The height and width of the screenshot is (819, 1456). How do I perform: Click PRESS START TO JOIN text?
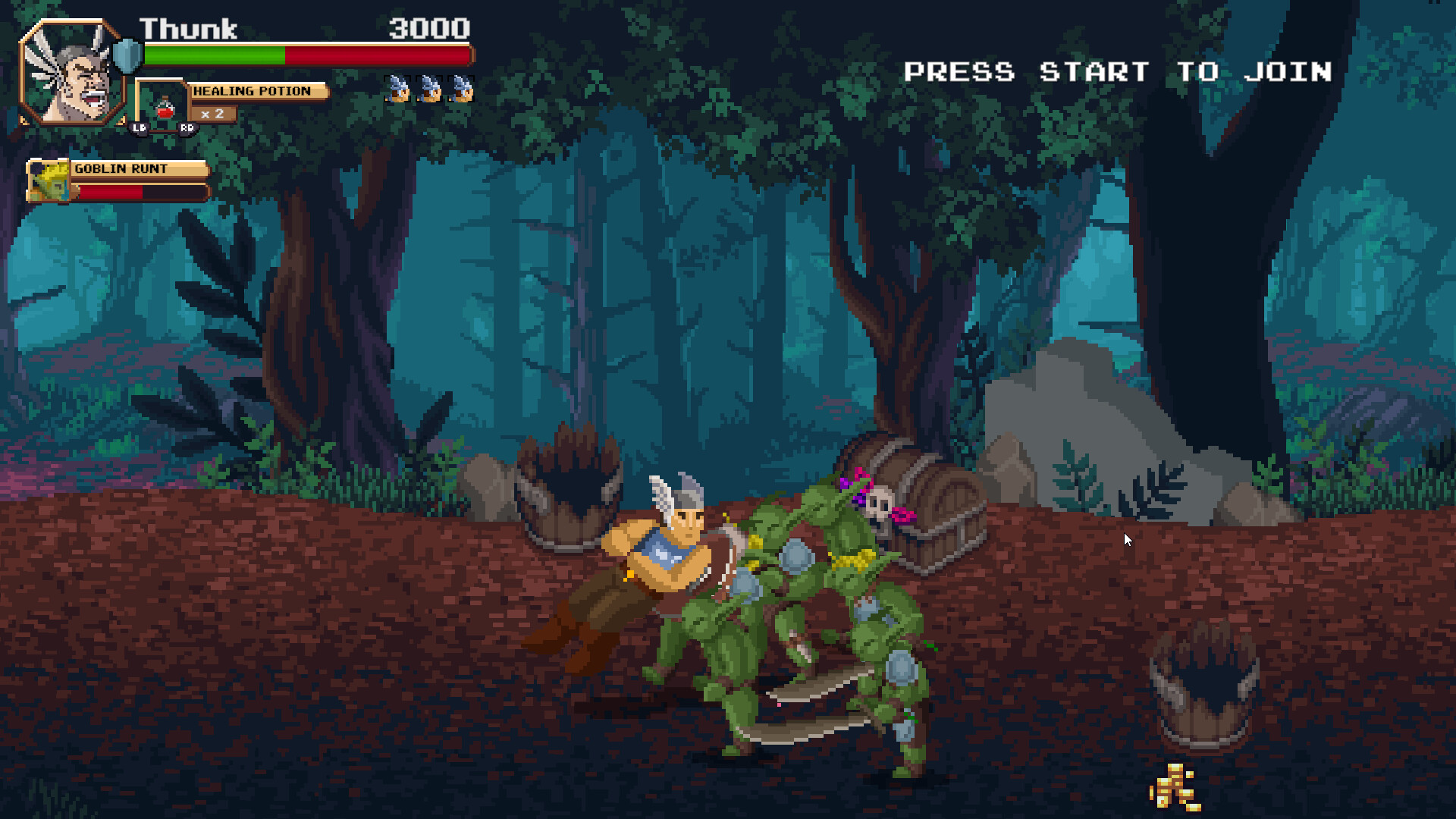click(x=1119, y=71)
